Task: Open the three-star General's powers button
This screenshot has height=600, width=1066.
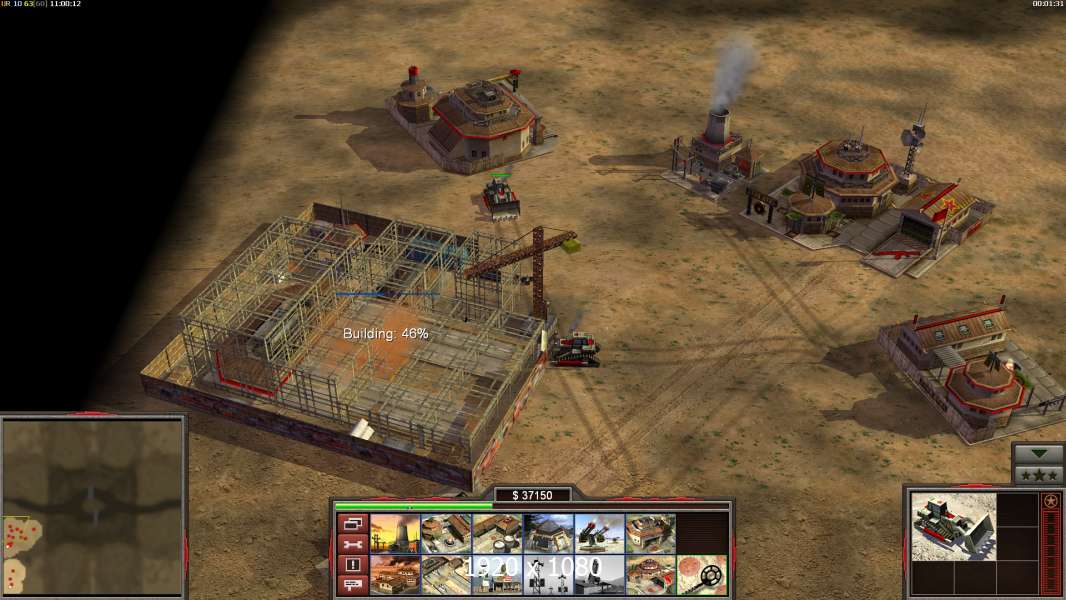Action: [1038, 474]
